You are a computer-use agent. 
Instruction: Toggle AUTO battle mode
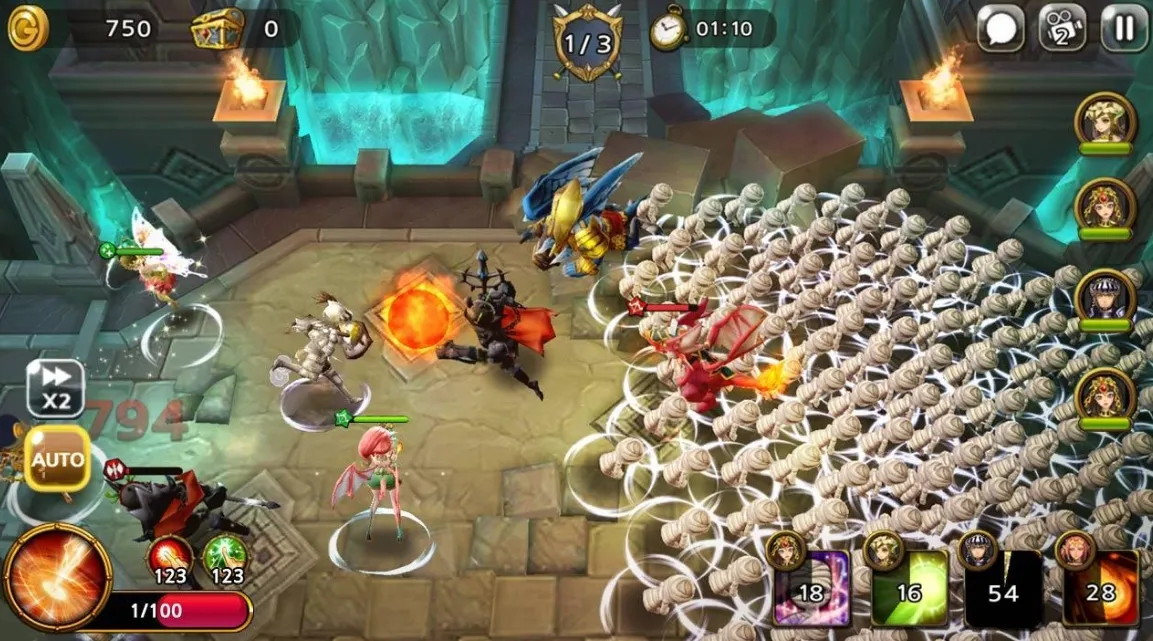pyautogui.click(x=57, y=459)
